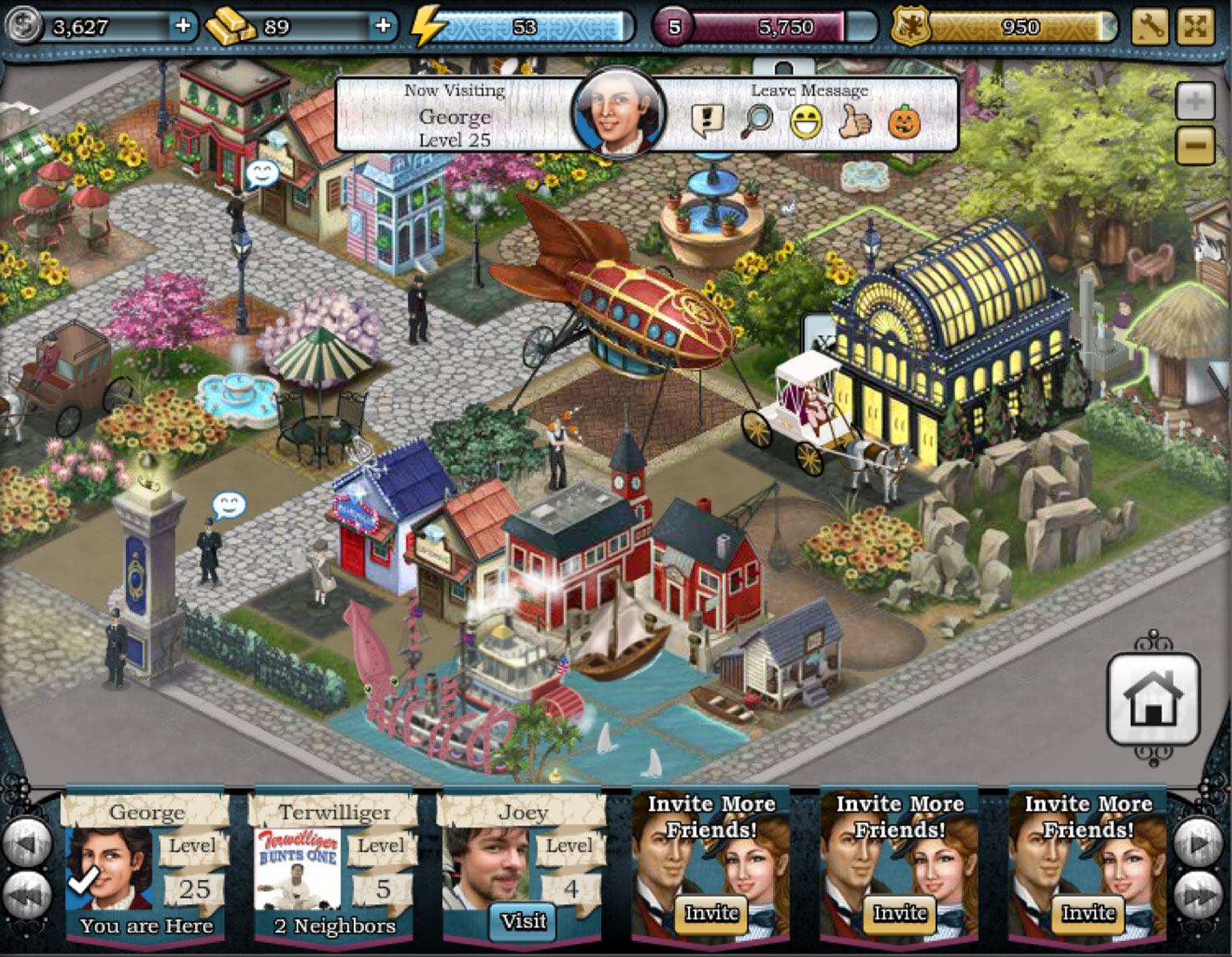Jump to the end of friends list
1232x957 pixels.
1200,894
